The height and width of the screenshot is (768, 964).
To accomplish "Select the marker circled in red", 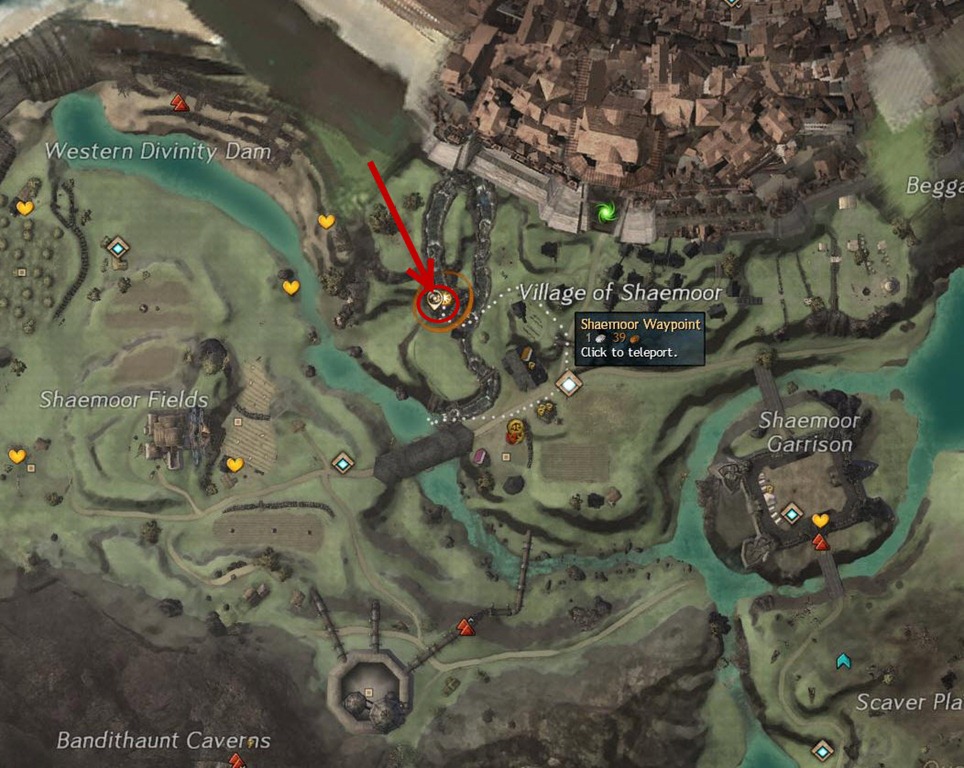I will pyautogui.click(x=437, y=299).
